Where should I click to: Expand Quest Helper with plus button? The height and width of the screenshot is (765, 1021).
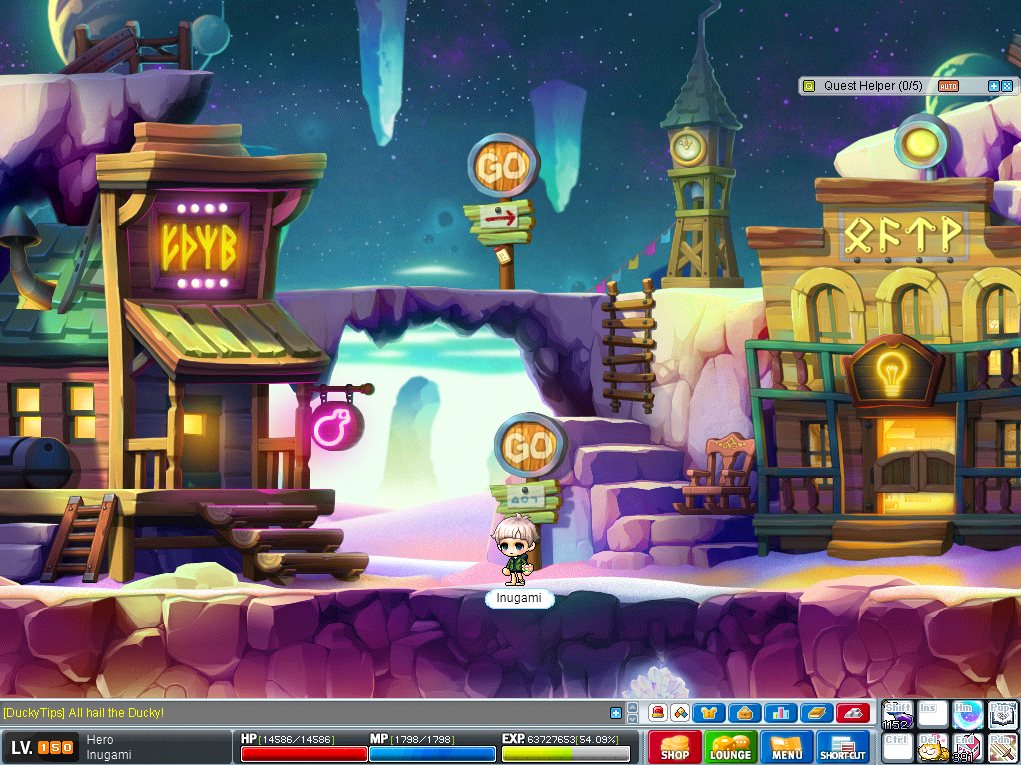click(x=994, y=86)
